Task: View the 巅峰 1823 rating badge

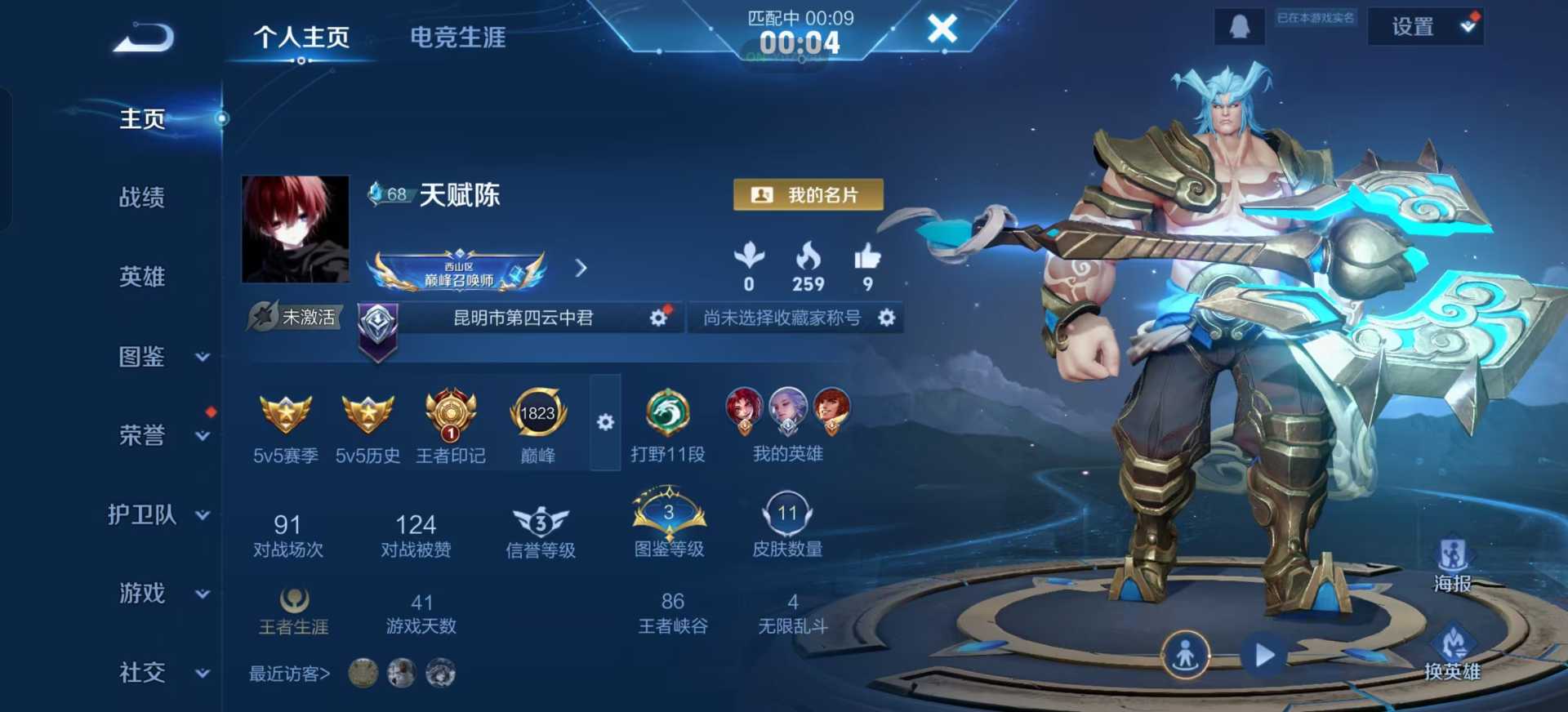Action: tap(538, 415)
